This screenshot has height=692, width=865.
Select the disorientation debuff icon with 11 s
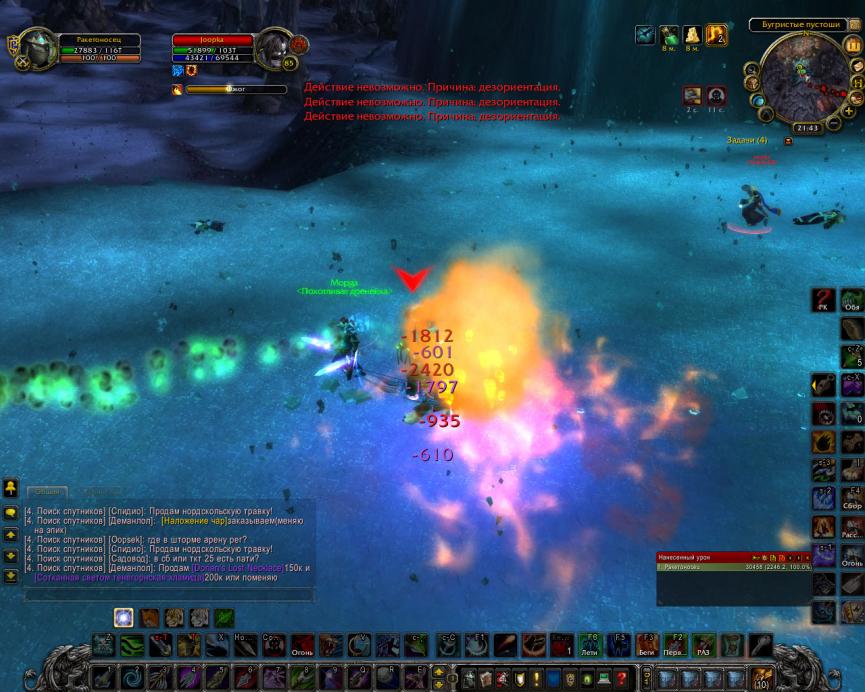(x=716, y=96)
